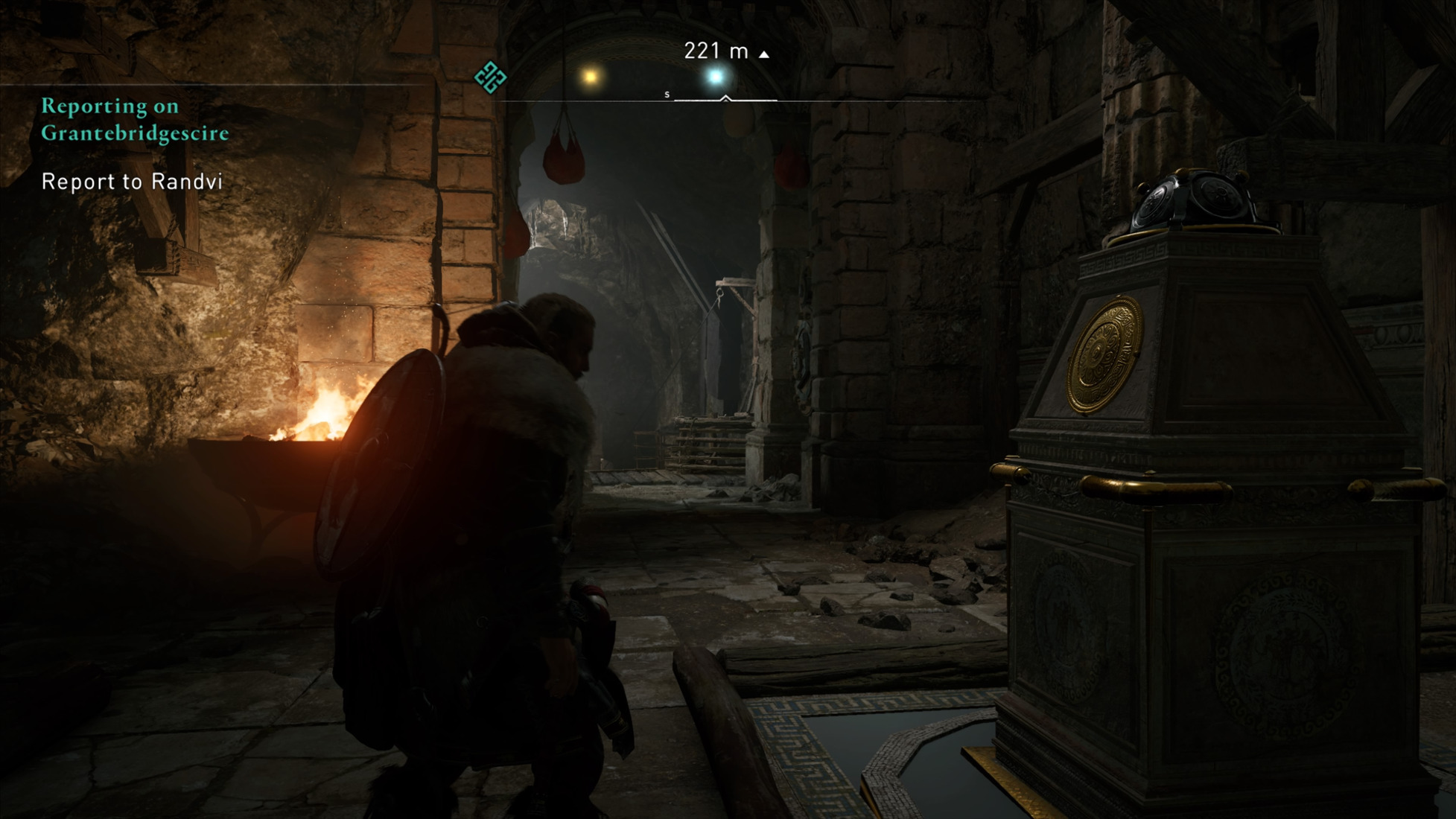Select the yellow glowing dot on compass
1456x819 pixels.
(x=591, y=77)
